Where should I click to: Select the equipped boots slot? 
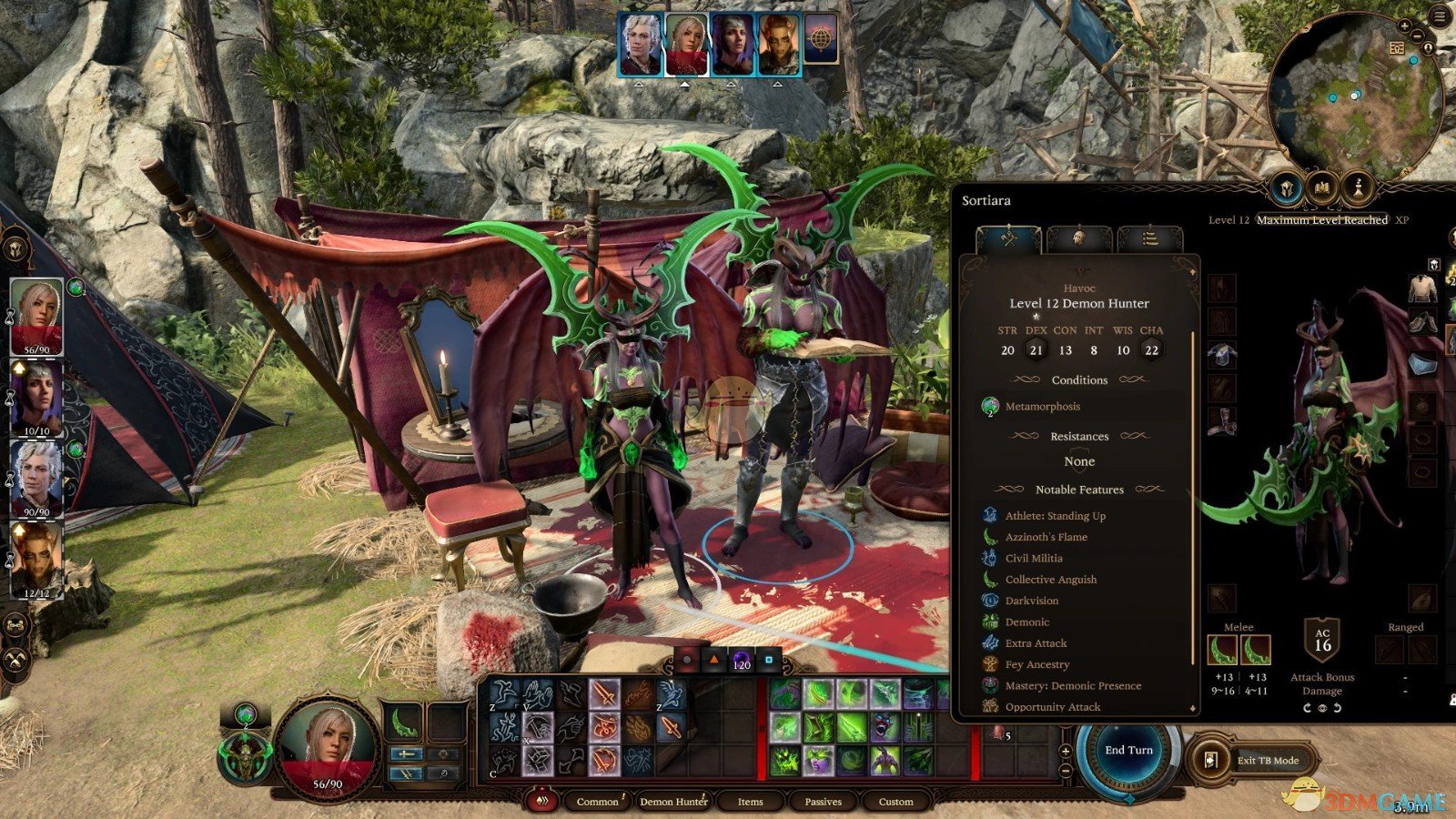[x=1222, y=420]
